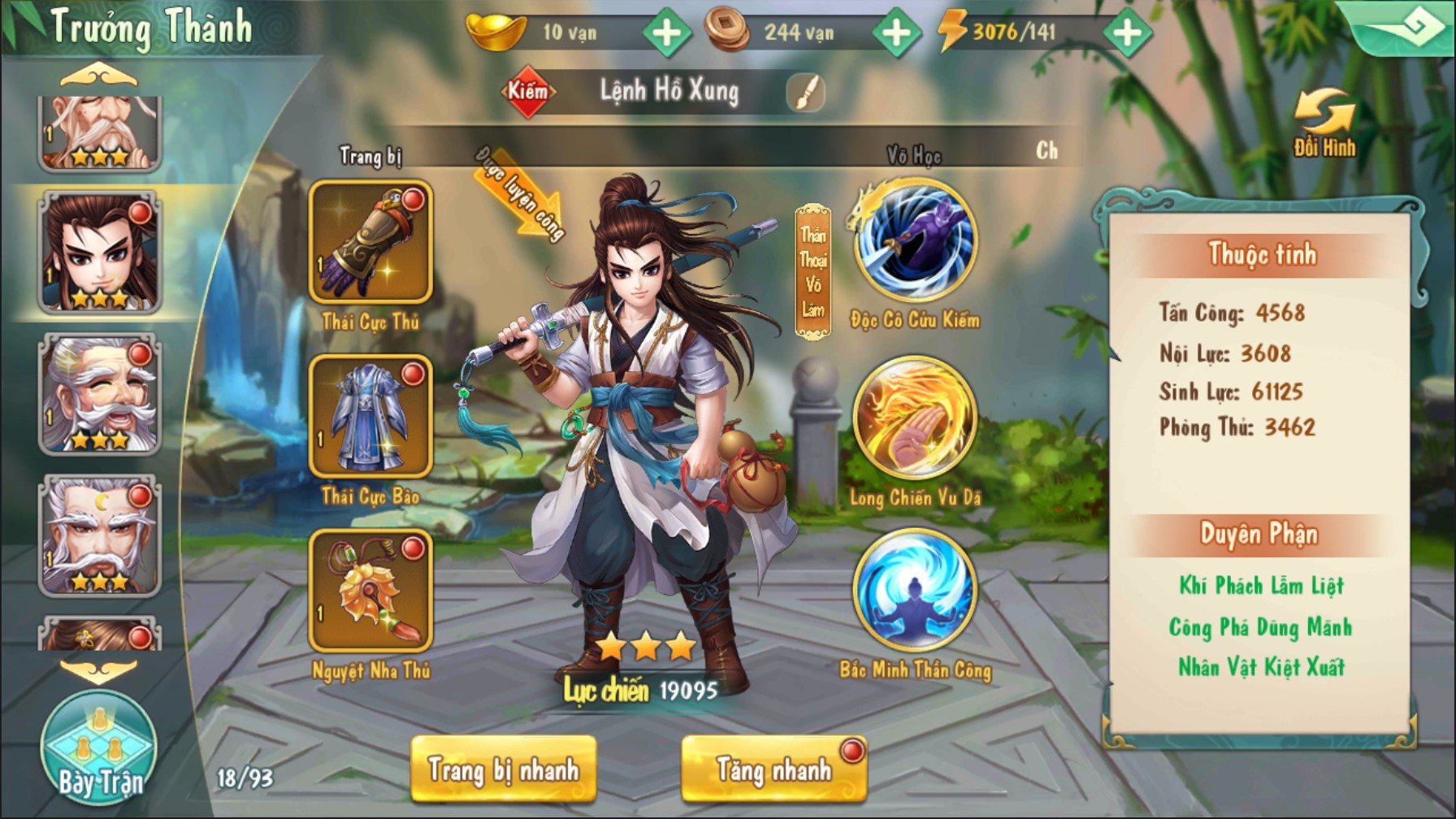Add lightning energy with the plus button
Screen dimensions: 1456x819
coord(1127,32)
